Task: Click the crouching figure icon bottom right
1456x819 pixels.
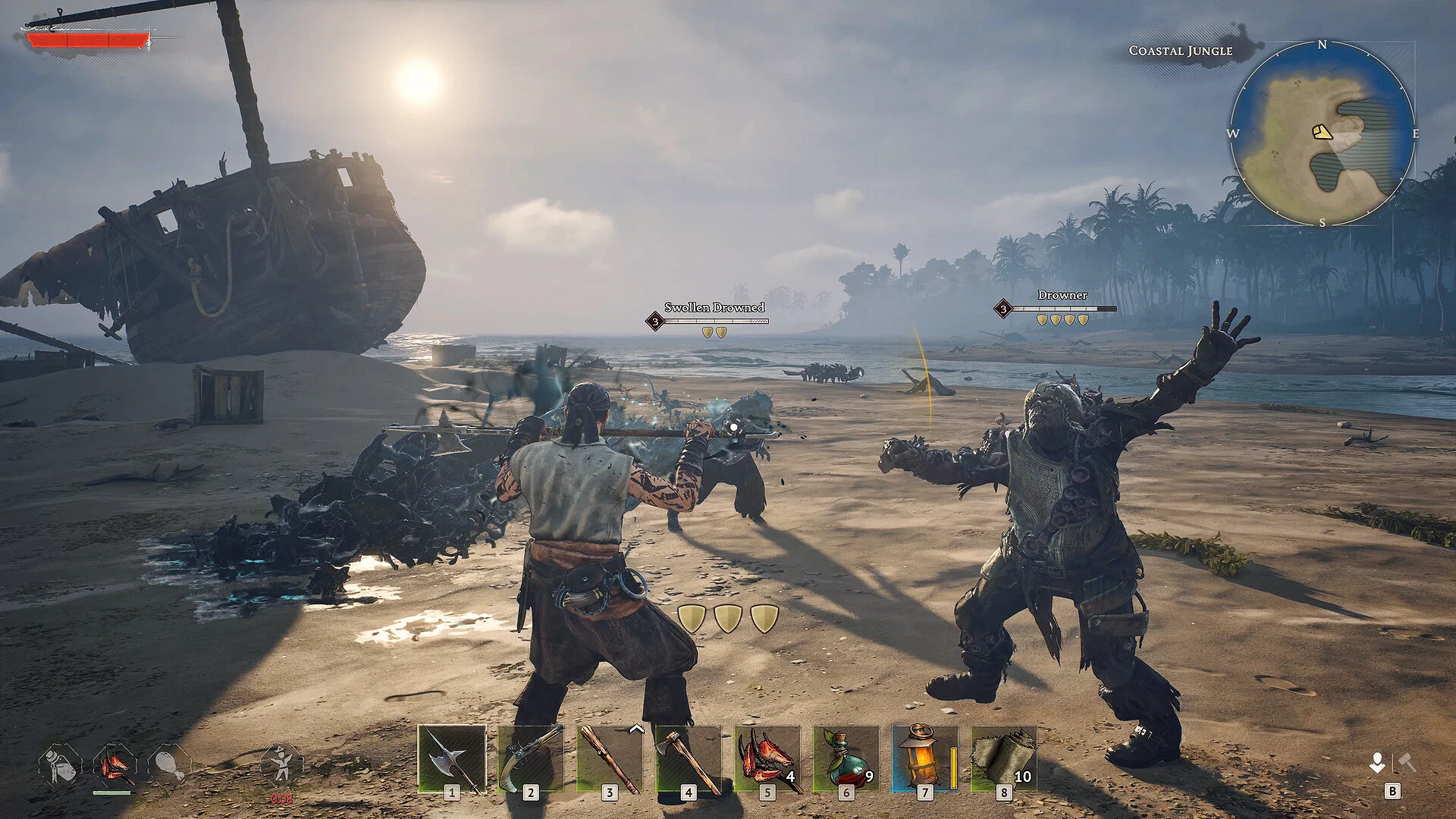Action: click(x=1377, y=762)
